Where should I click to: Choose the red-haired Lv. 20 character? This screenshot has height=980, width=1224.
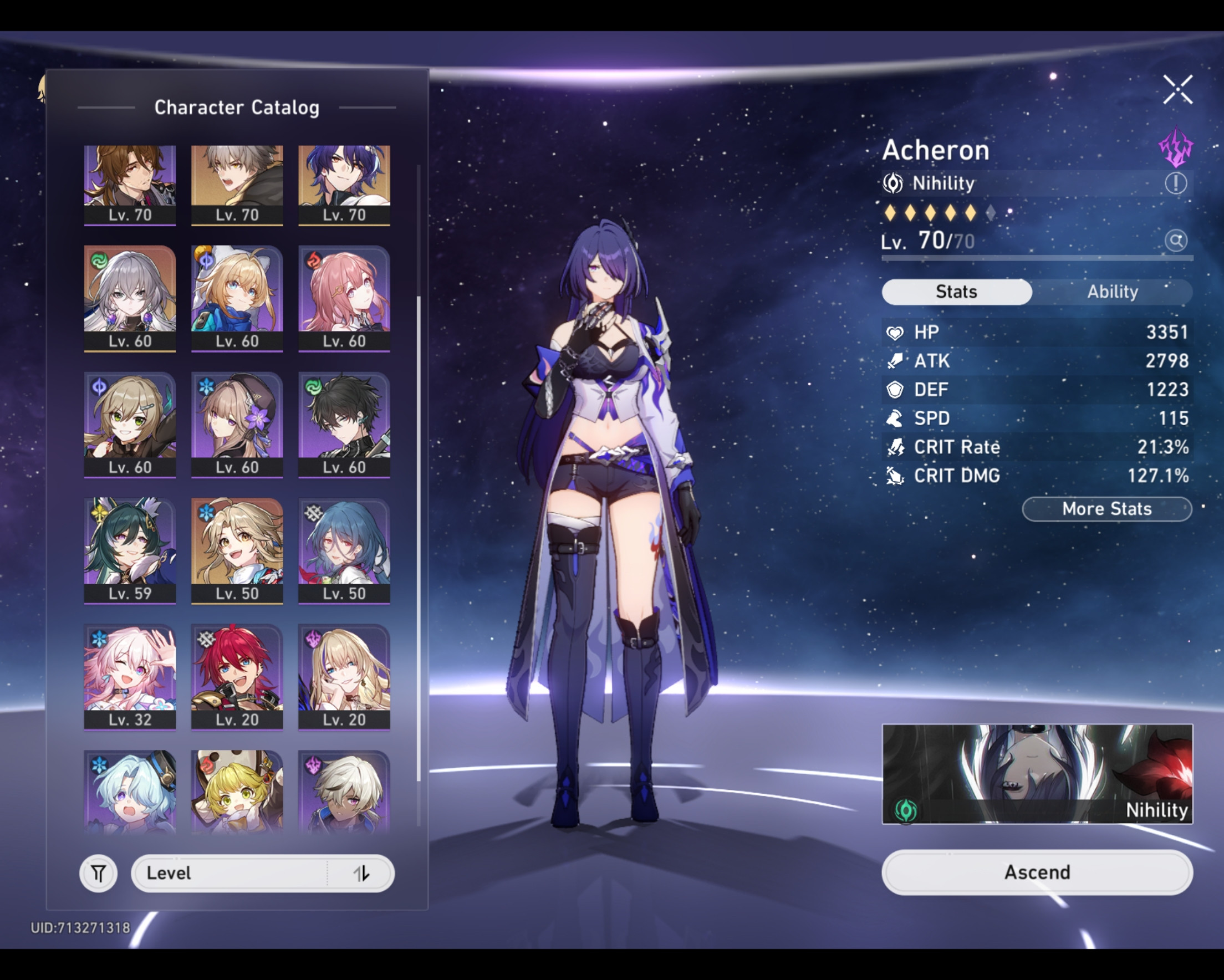tap(237, 676)
